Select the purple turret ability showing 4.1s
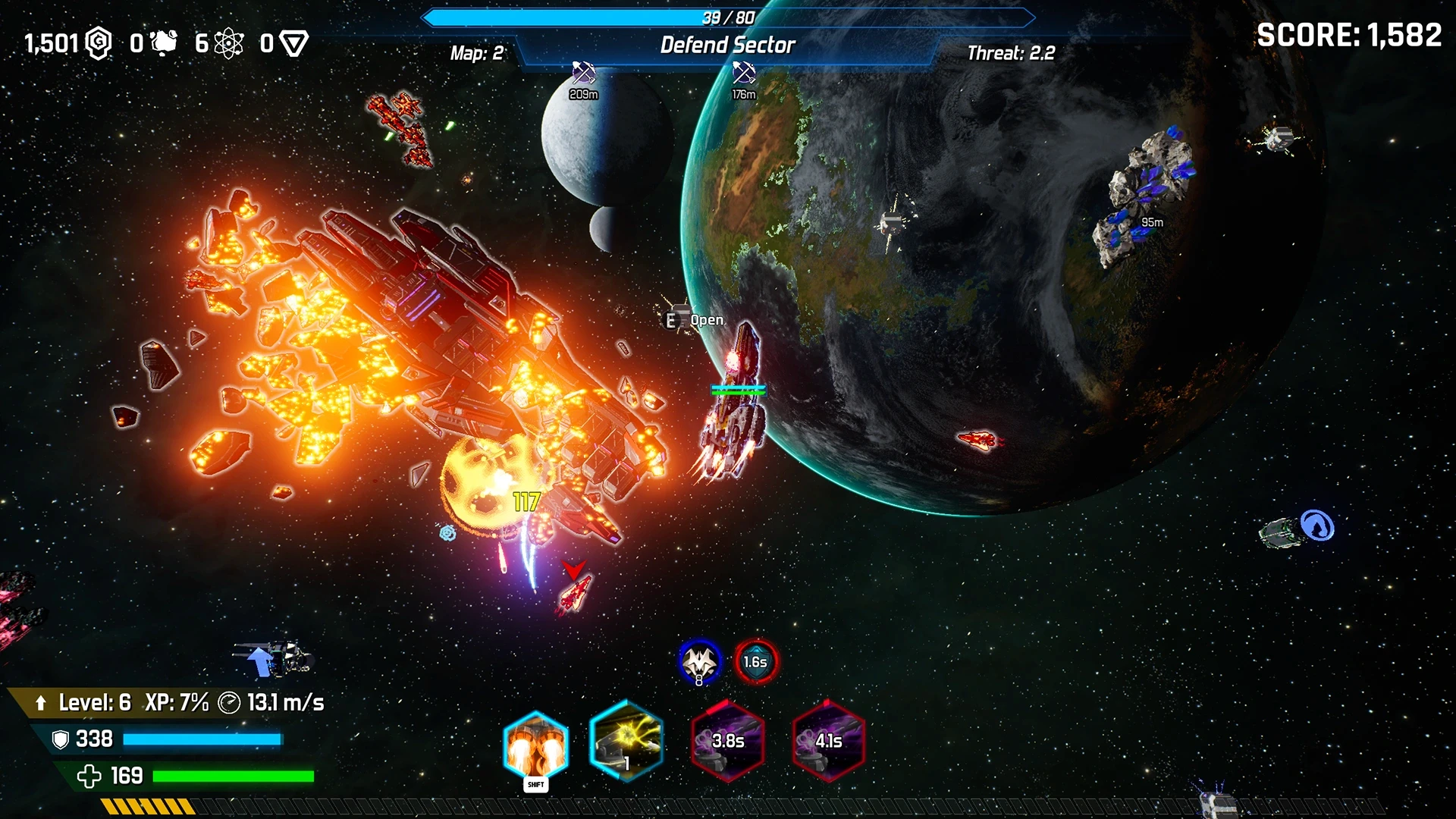1456x819 pixels. 828,741
